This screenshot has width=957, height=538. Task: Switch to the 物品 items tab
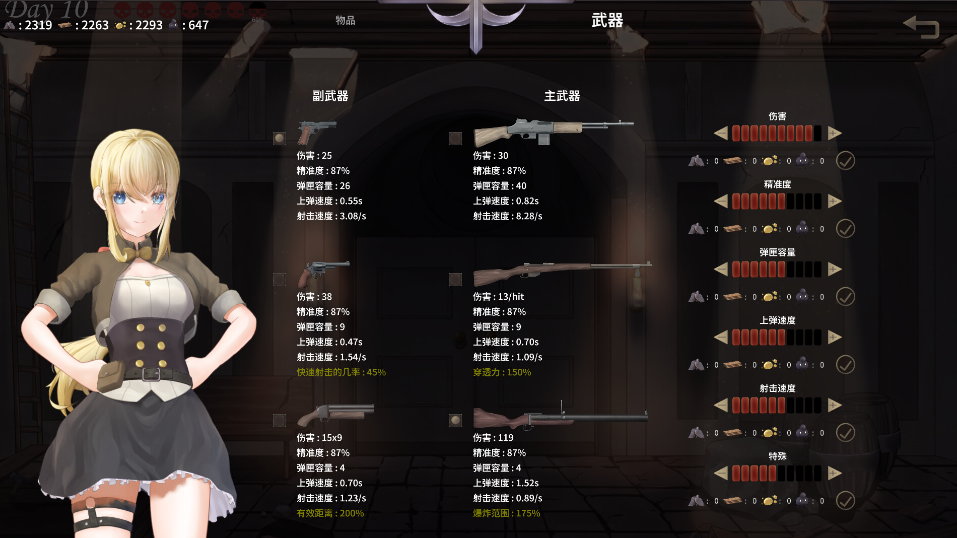(345, 20)
